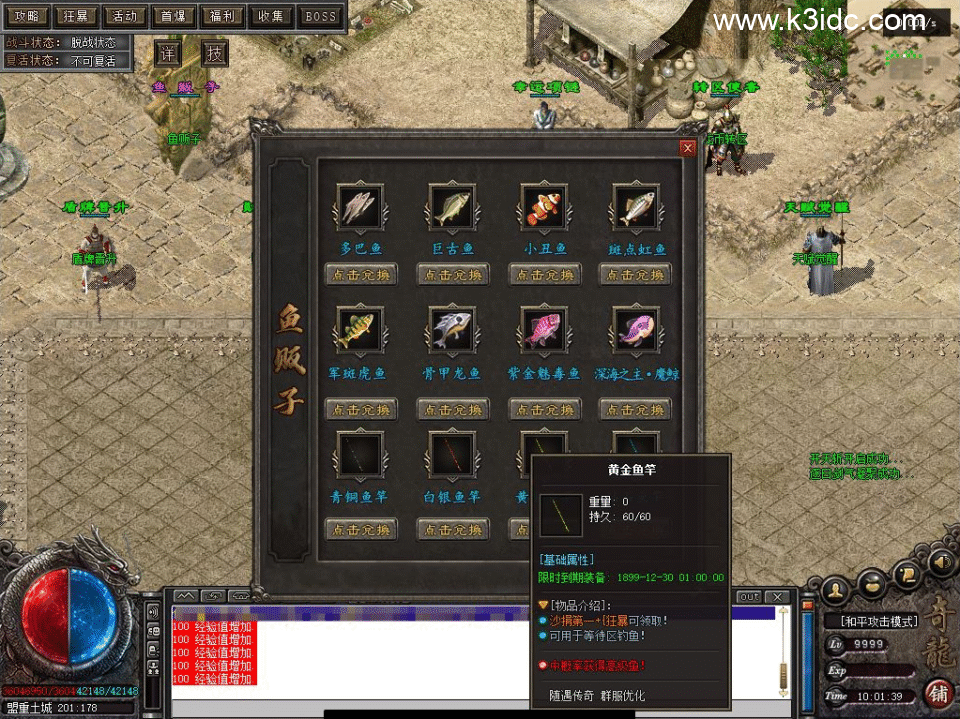The width and height of the screenshot is (960, 719).
Task: Close the fish vendor window
Action: [687, 148]
